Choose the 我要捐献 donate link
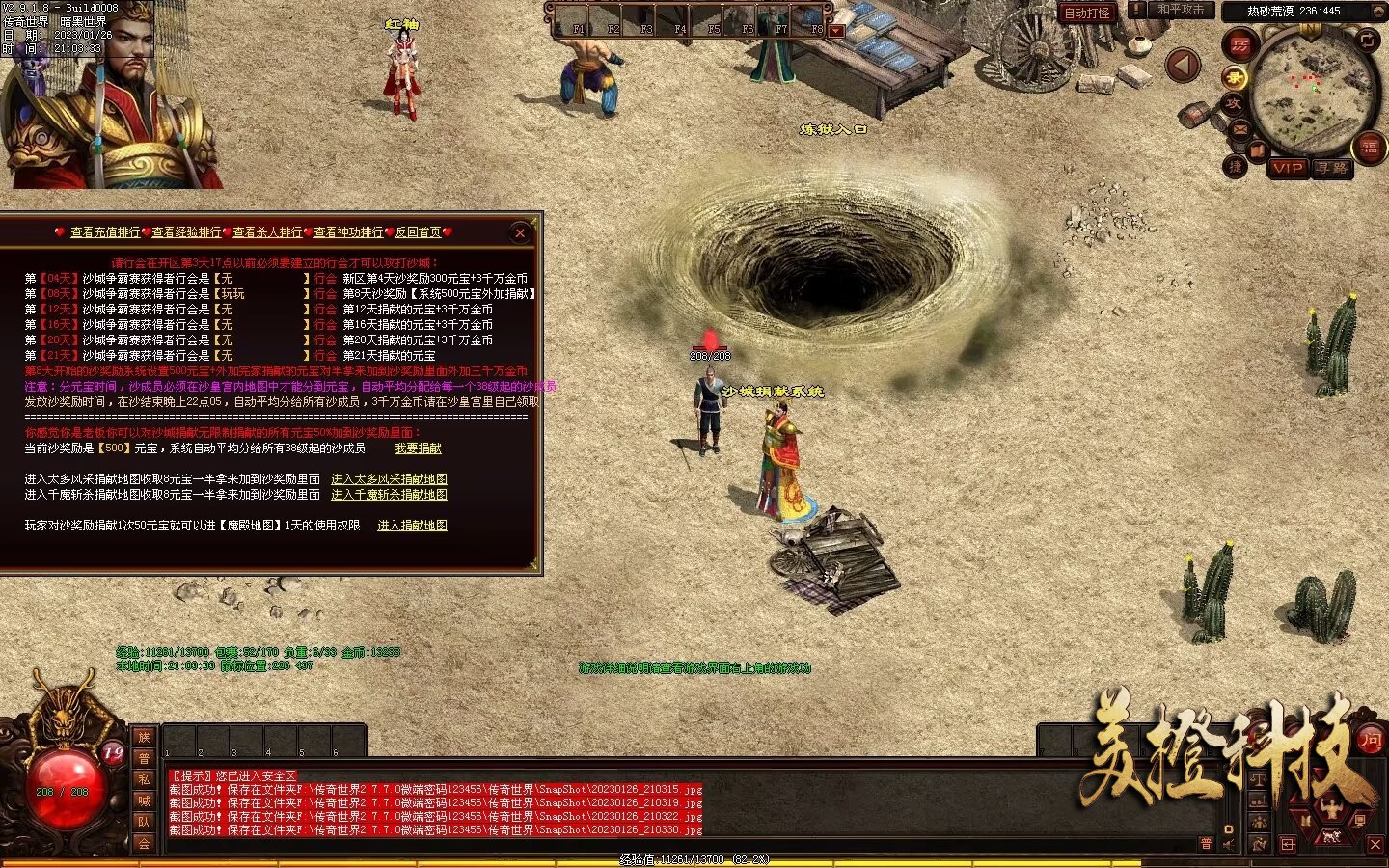Viewport: 1389px width, 868px height. point(418,448)
